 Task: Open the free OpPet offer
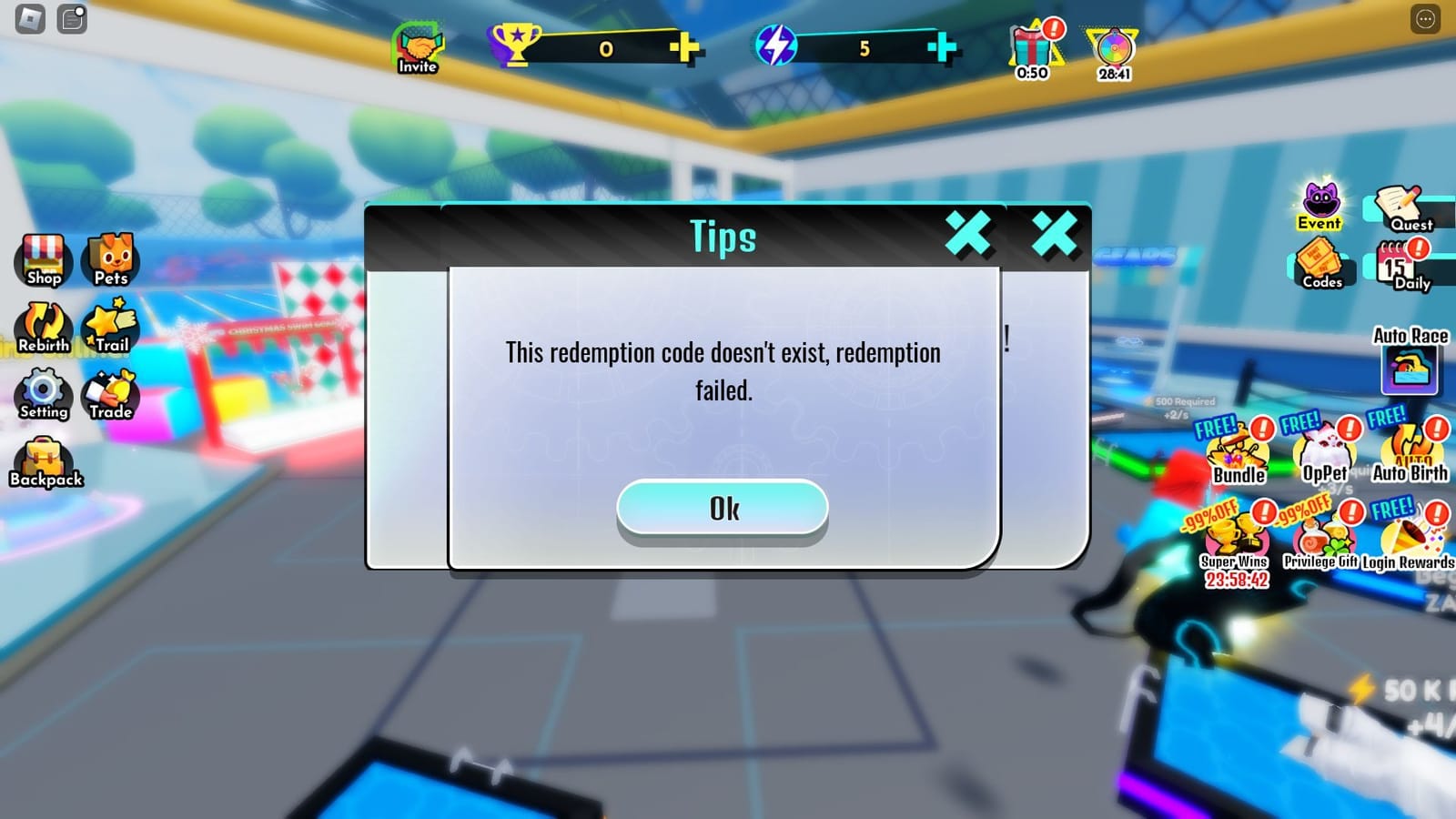click(x=1324, y=450)
